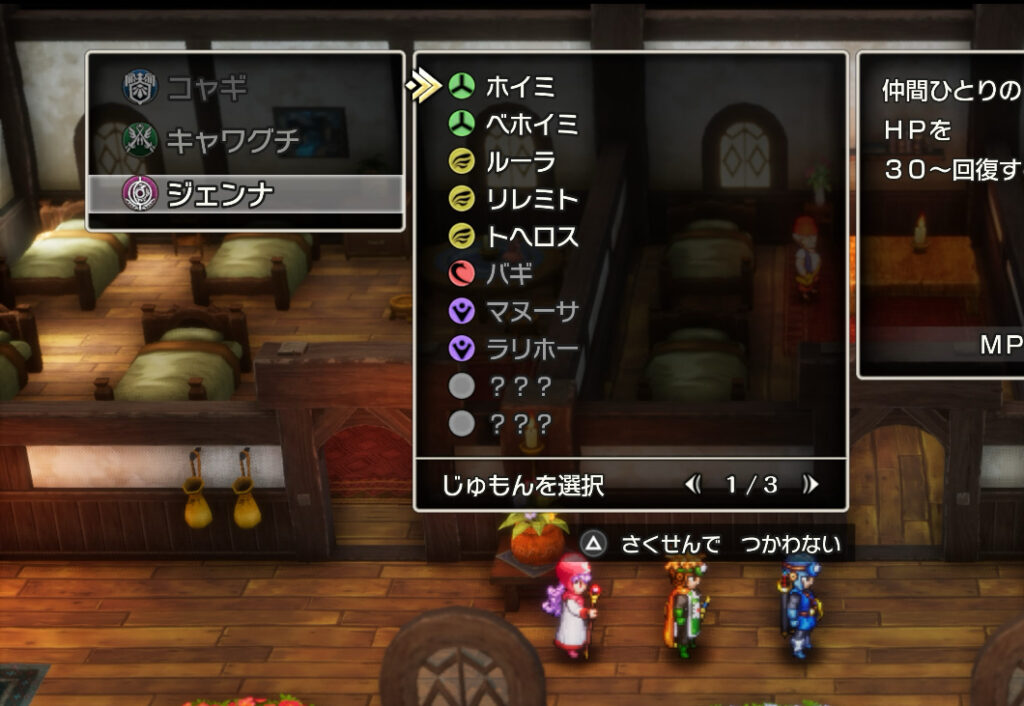Choose the ベホイミ healing spell
The image size is (1024, 706).
pos(531,124)
